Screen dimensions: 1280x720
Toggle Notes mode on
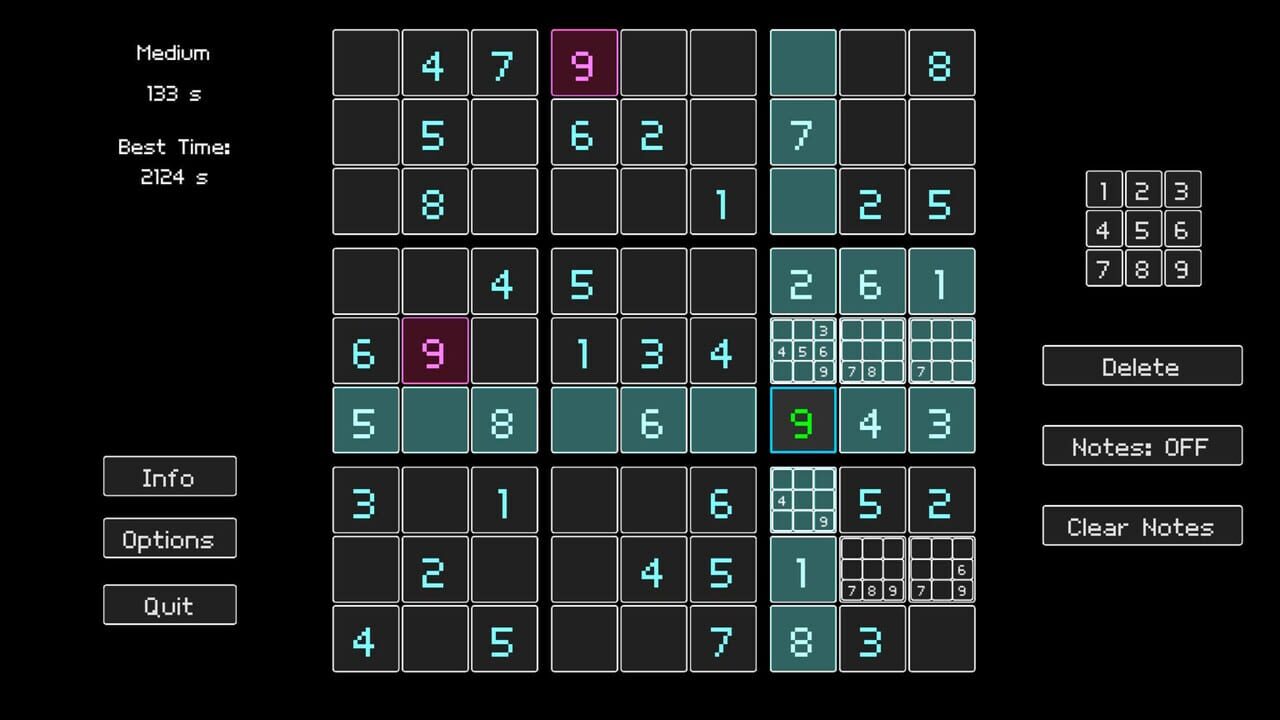pos(1142,446)
